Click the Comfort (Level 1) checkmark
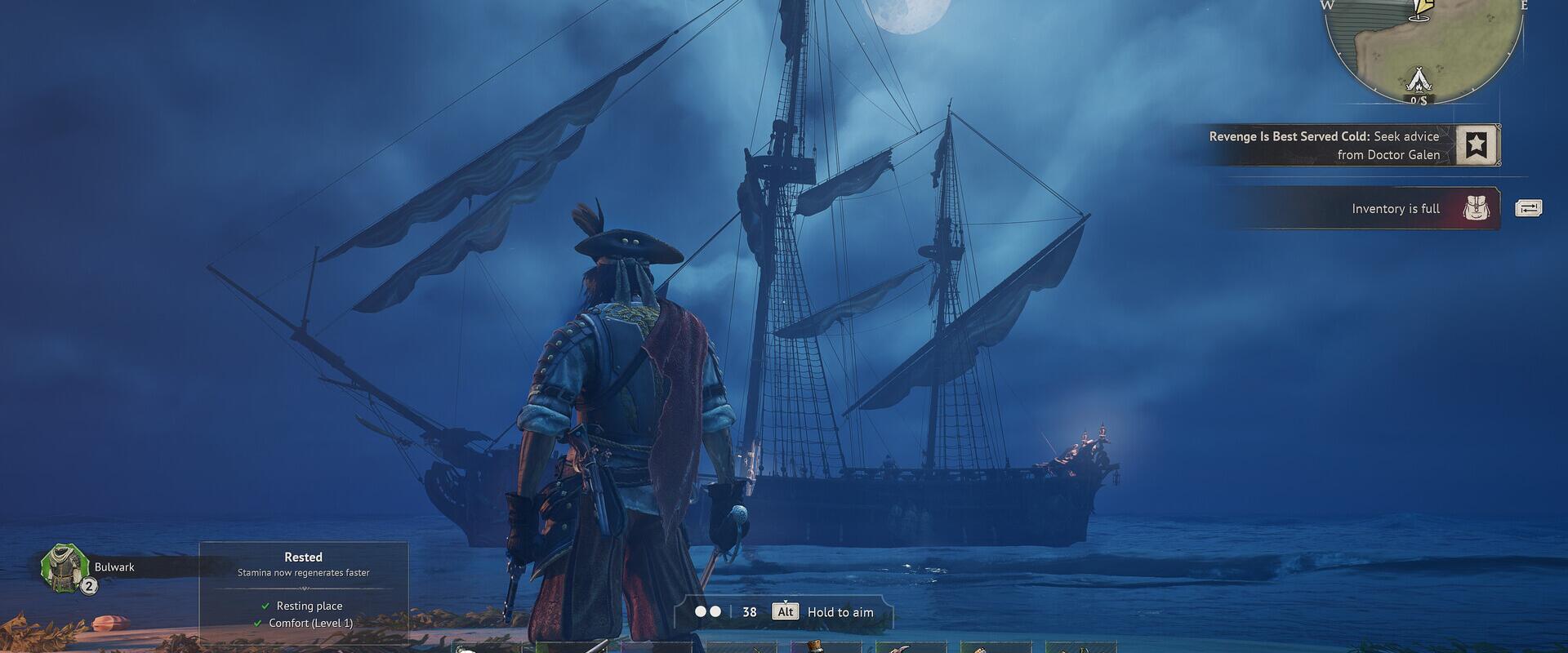This screenshot has width=1568, height=653. pos(260,623)
